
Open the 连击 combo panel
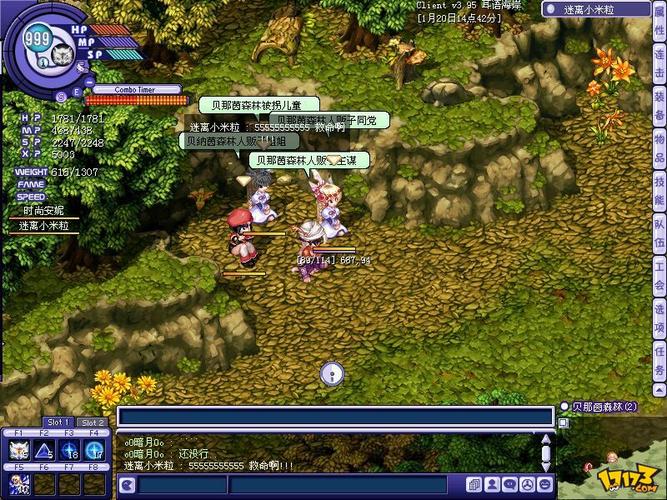click(658, 74)
